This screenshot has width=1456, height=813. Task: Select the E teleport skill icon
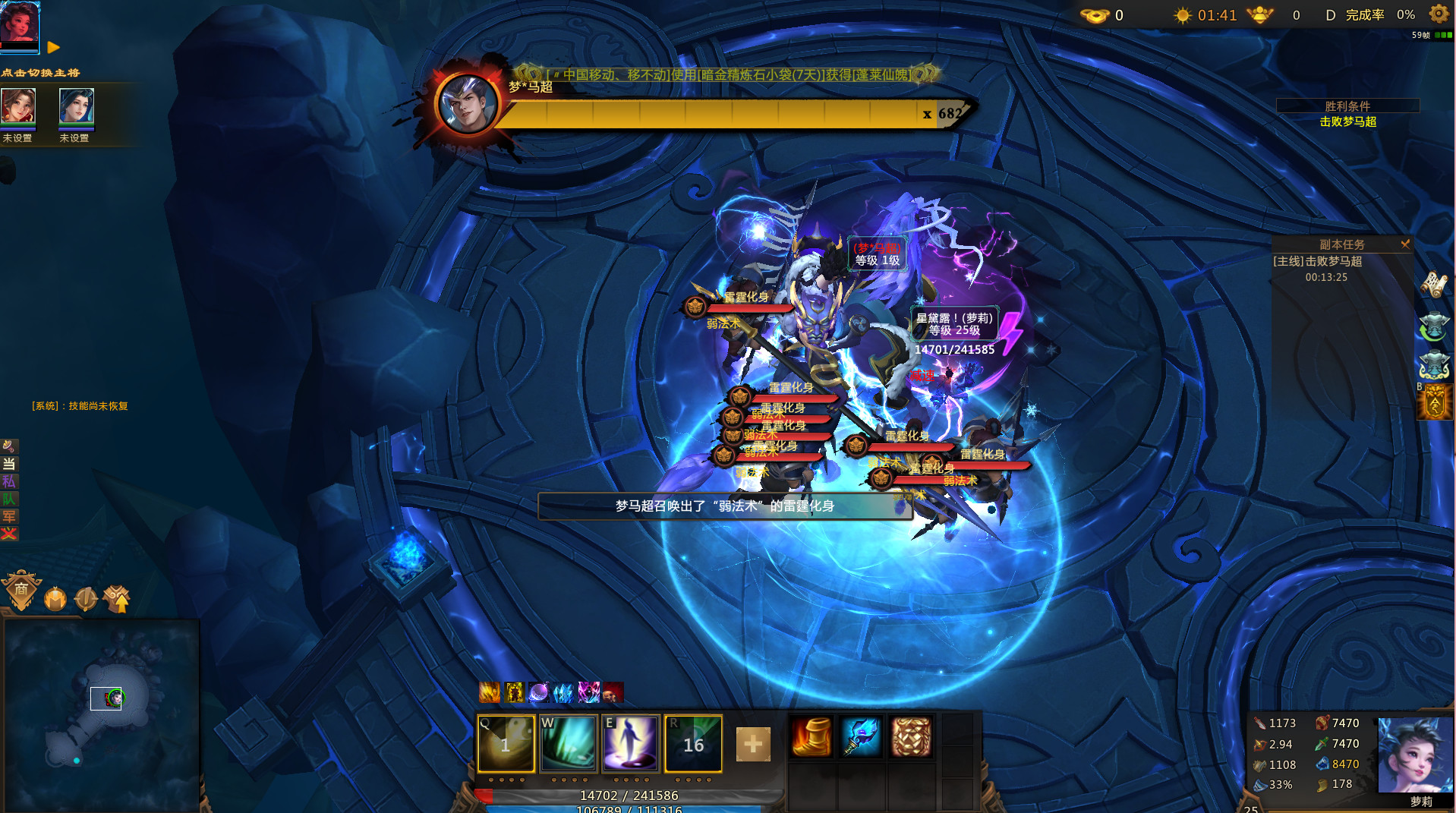click(631, 744)
